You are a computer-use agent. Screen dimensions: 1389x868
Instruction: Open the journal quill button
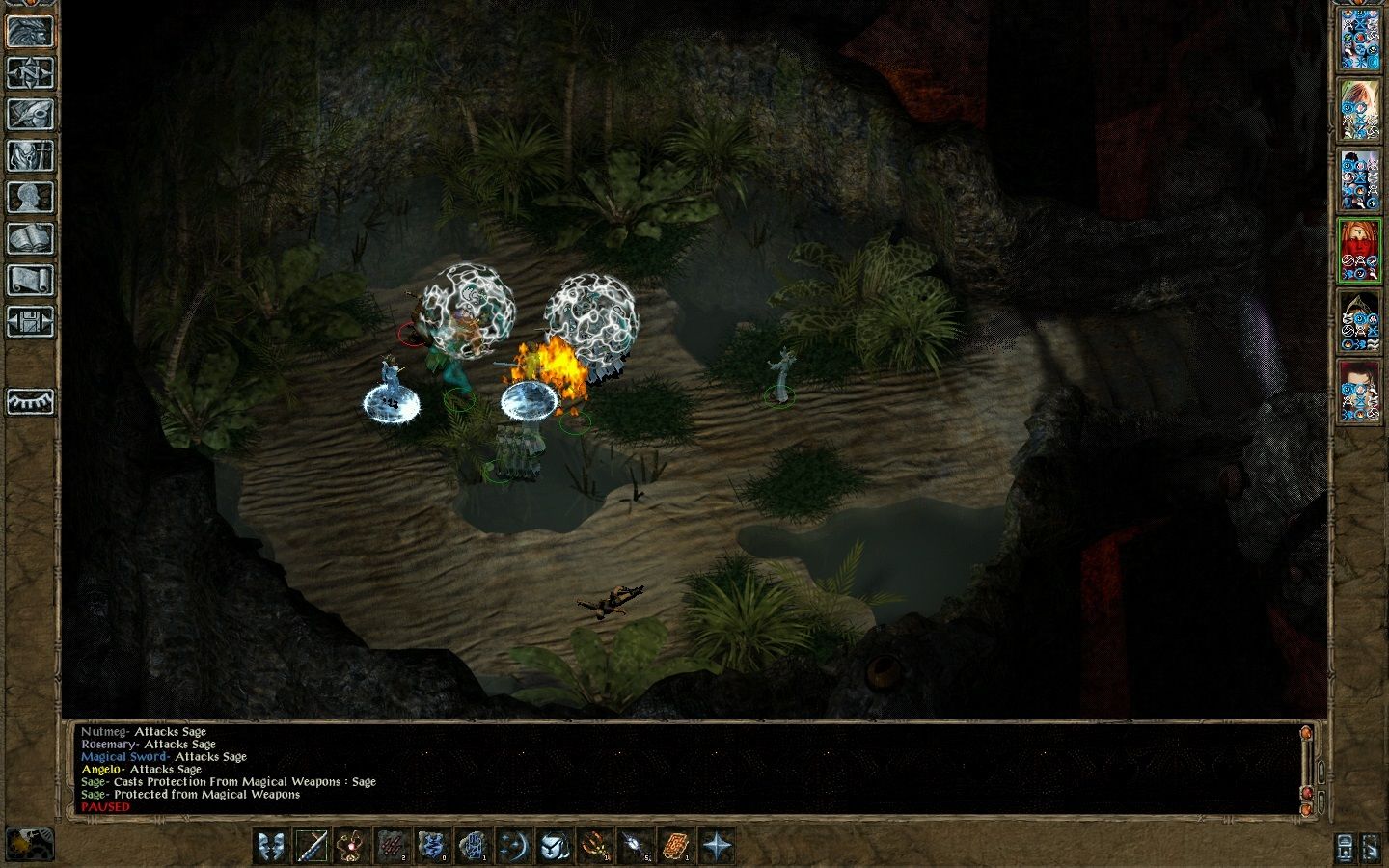[30, 114]
